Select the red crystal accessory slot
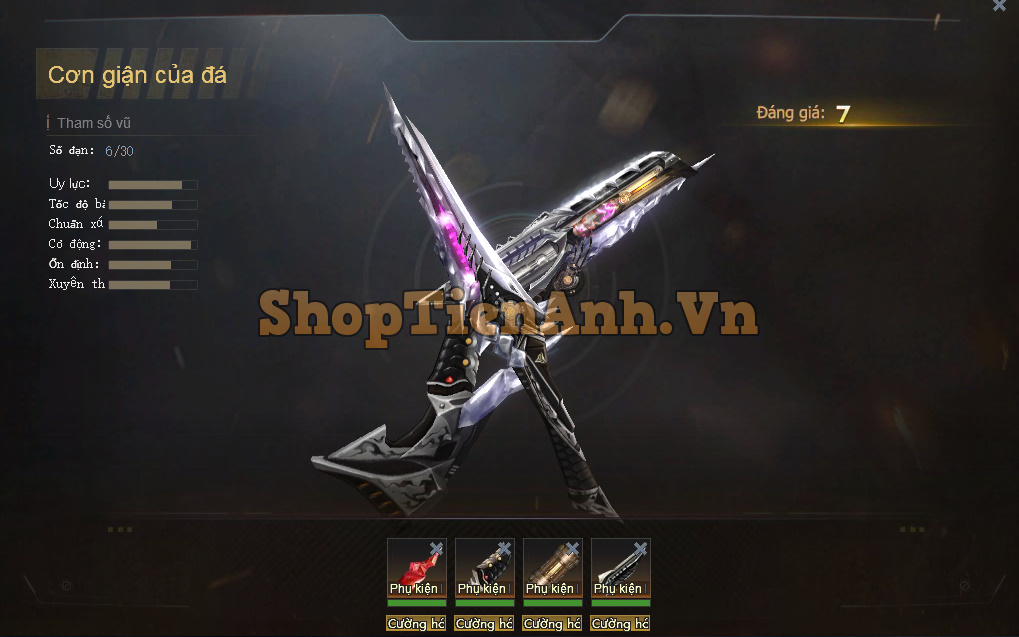This screenshot has width=1019, height=637. 414,568
